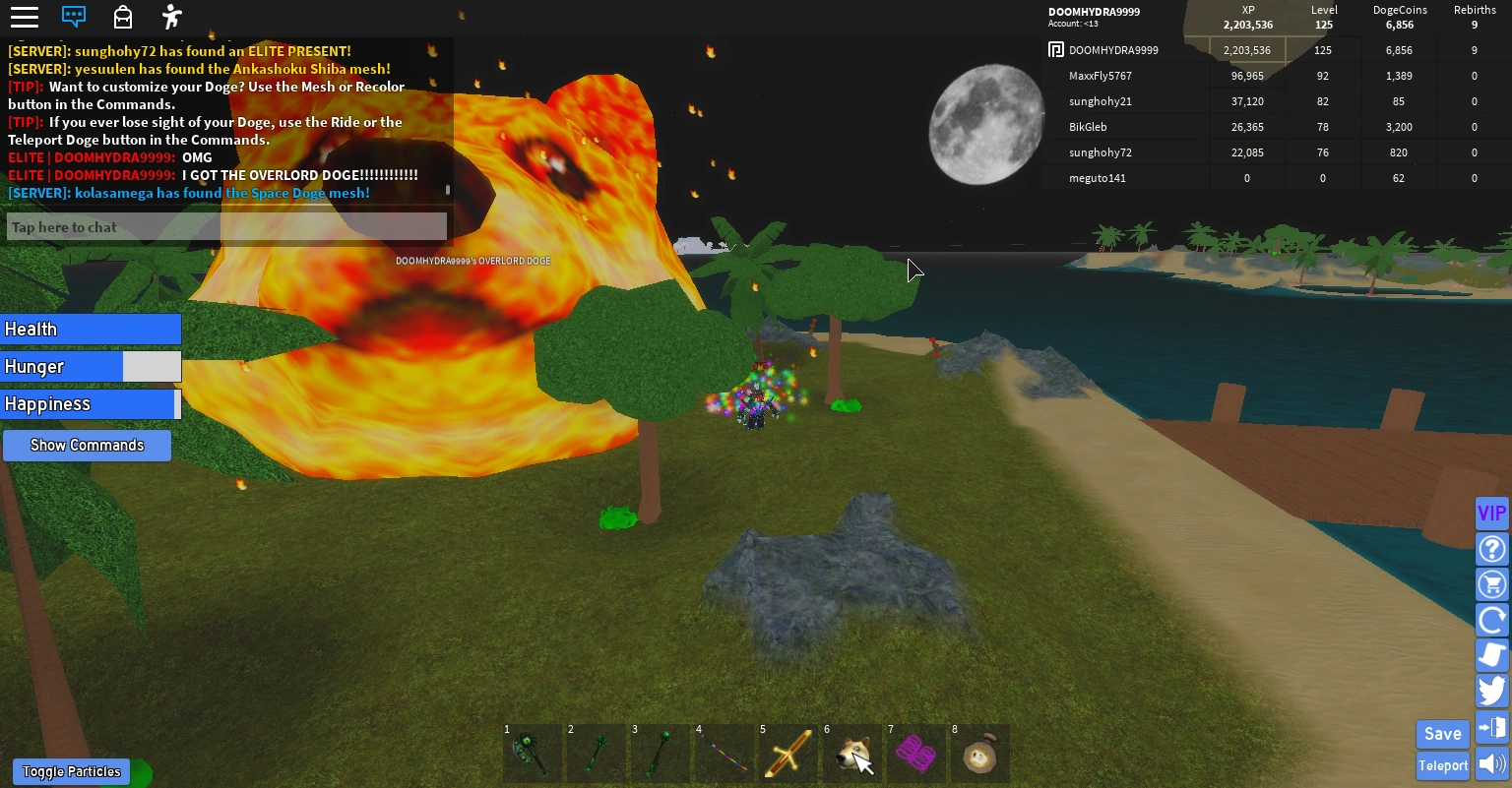The width and height of the screenshot is (1512, 788).
Task: Mute game sound with the speaker icon
Action: coord(1492,763)
